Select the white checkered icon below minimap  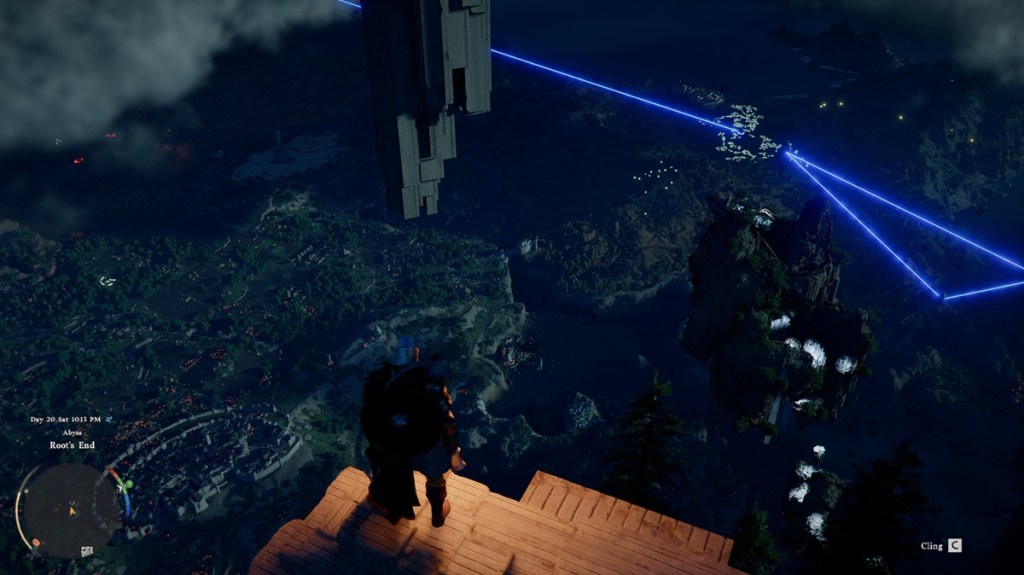[87, 550]
